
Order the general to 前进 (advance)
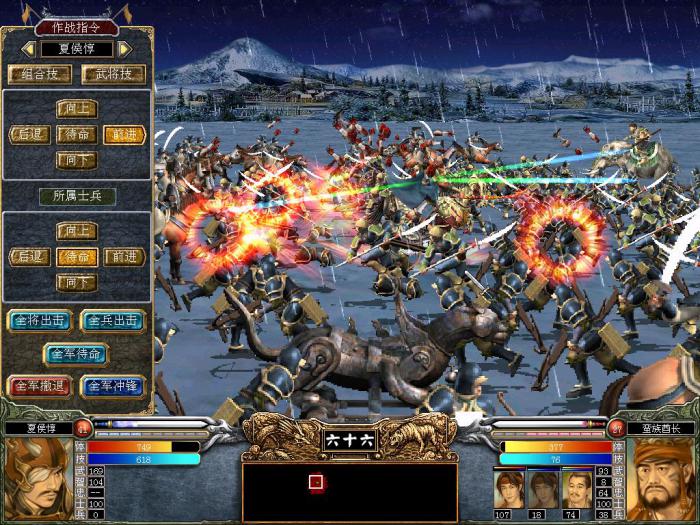[x=124, y=134]
